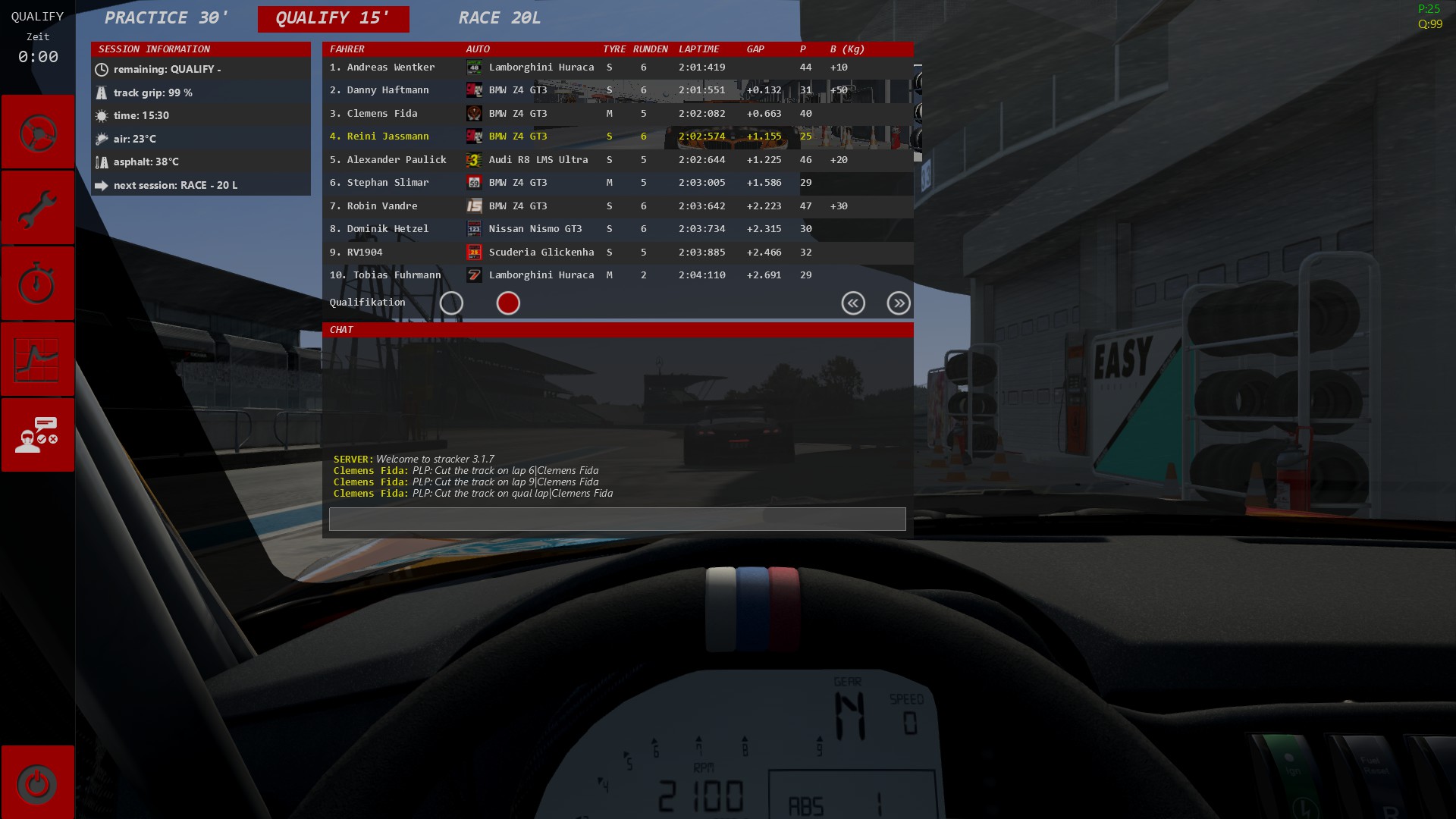Image resolution: width=1456 pixels, height=819 pixels.
Task: Open the stopwatch lap times panel
Action: pos(37,284)
